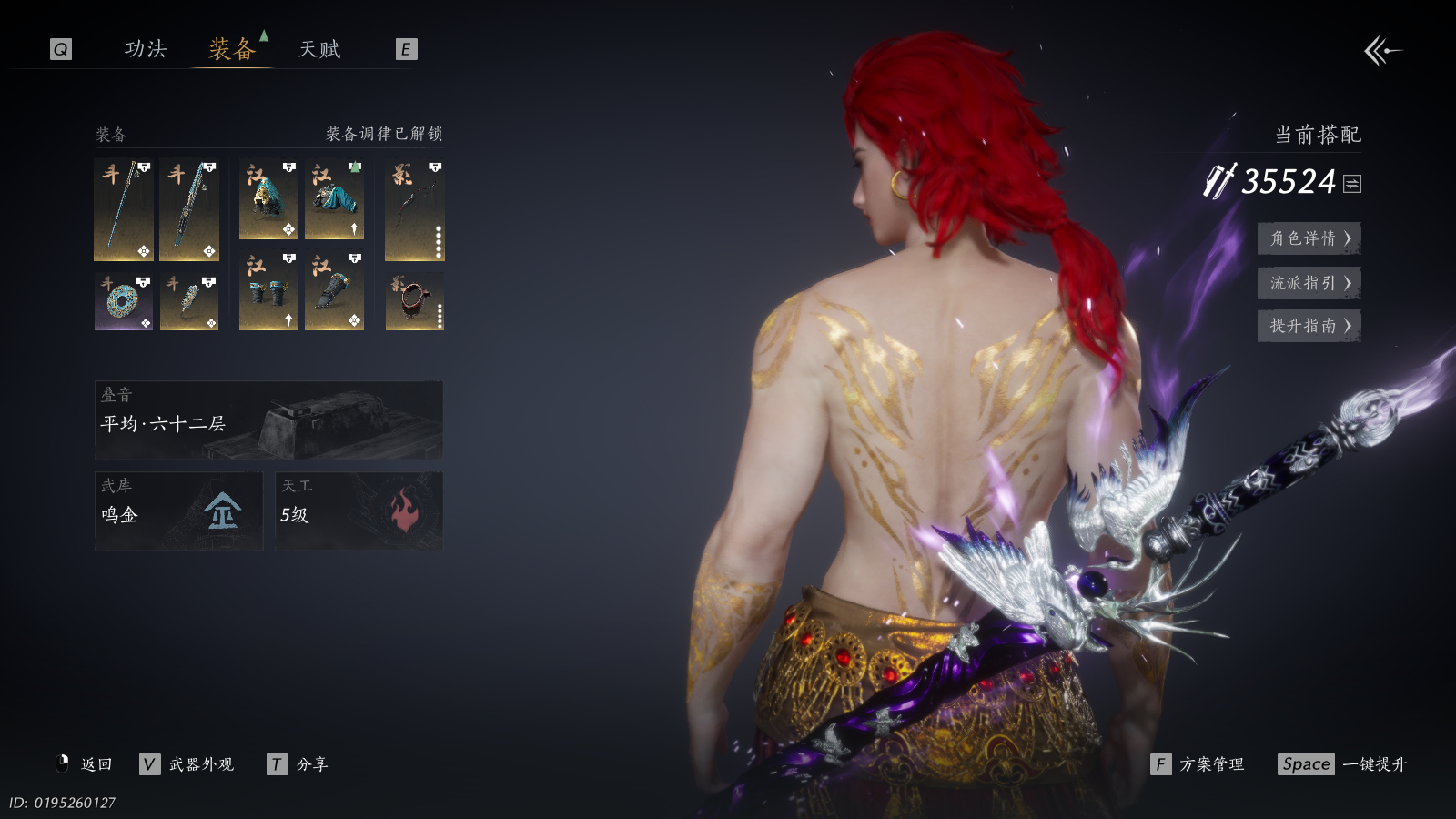View 角色详情 character details

click(x=1309, y=238)
